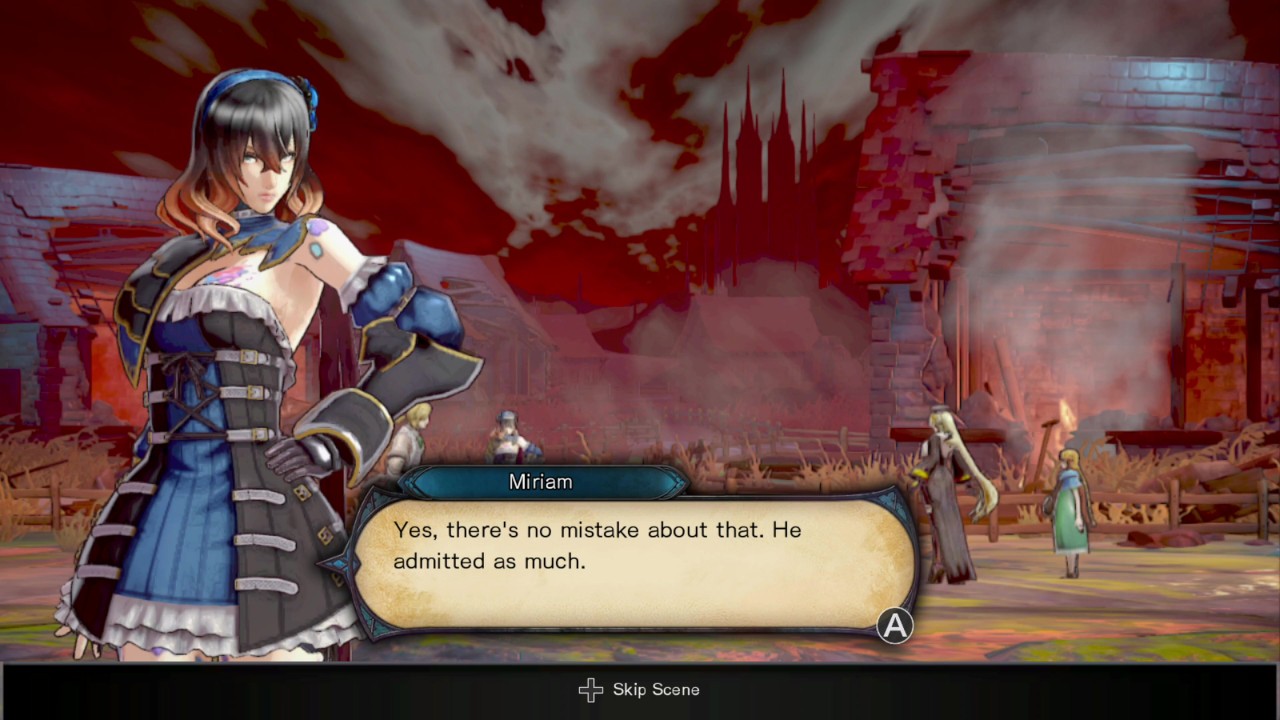Skip the scene using Skip Scene label
Image resolution: width=1280 pixels, height=720 pixels.
click(655, 689)
